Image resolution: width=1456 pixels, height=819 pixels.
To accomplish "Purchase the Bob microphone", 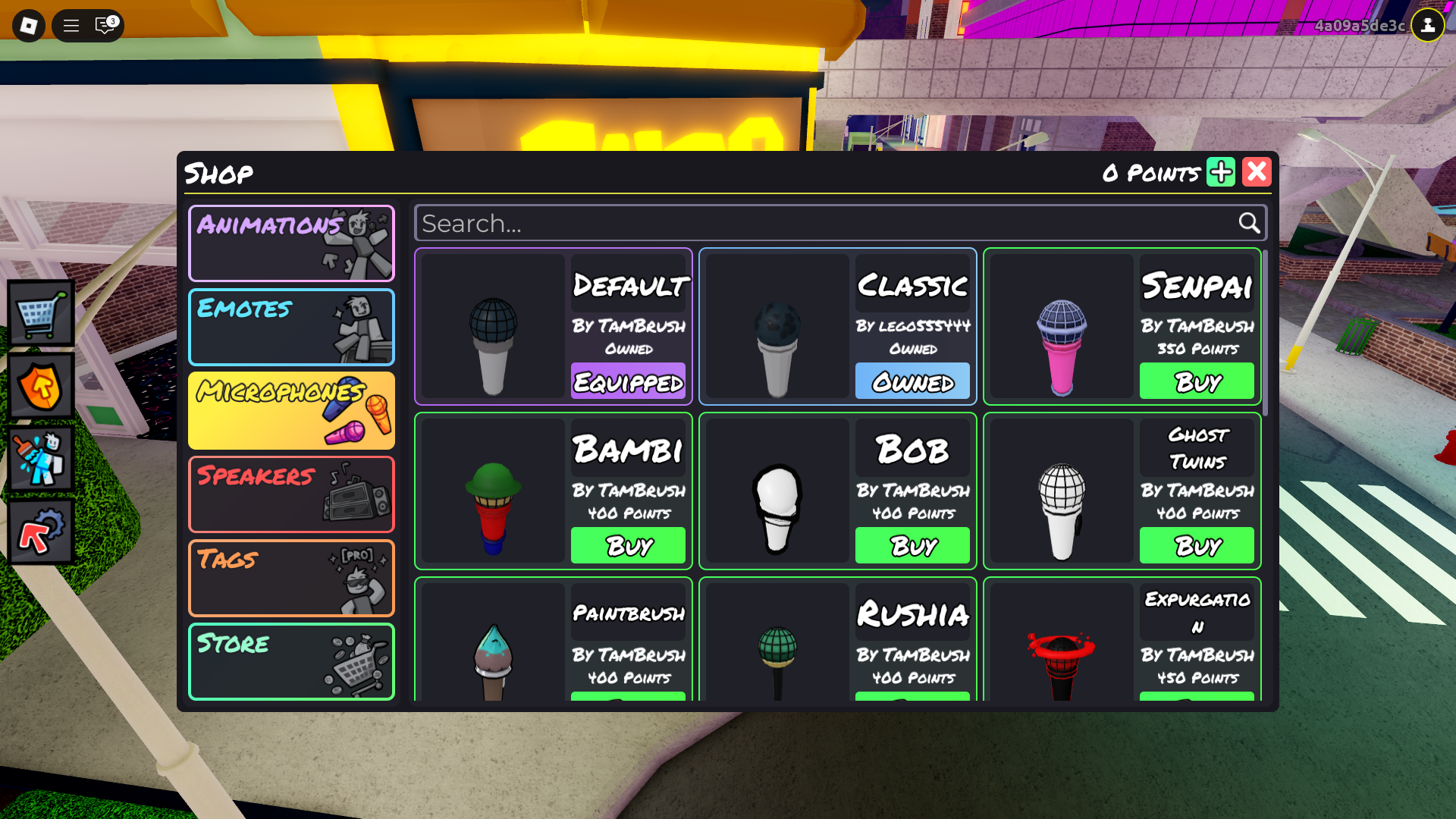I will tap(912, 545).
